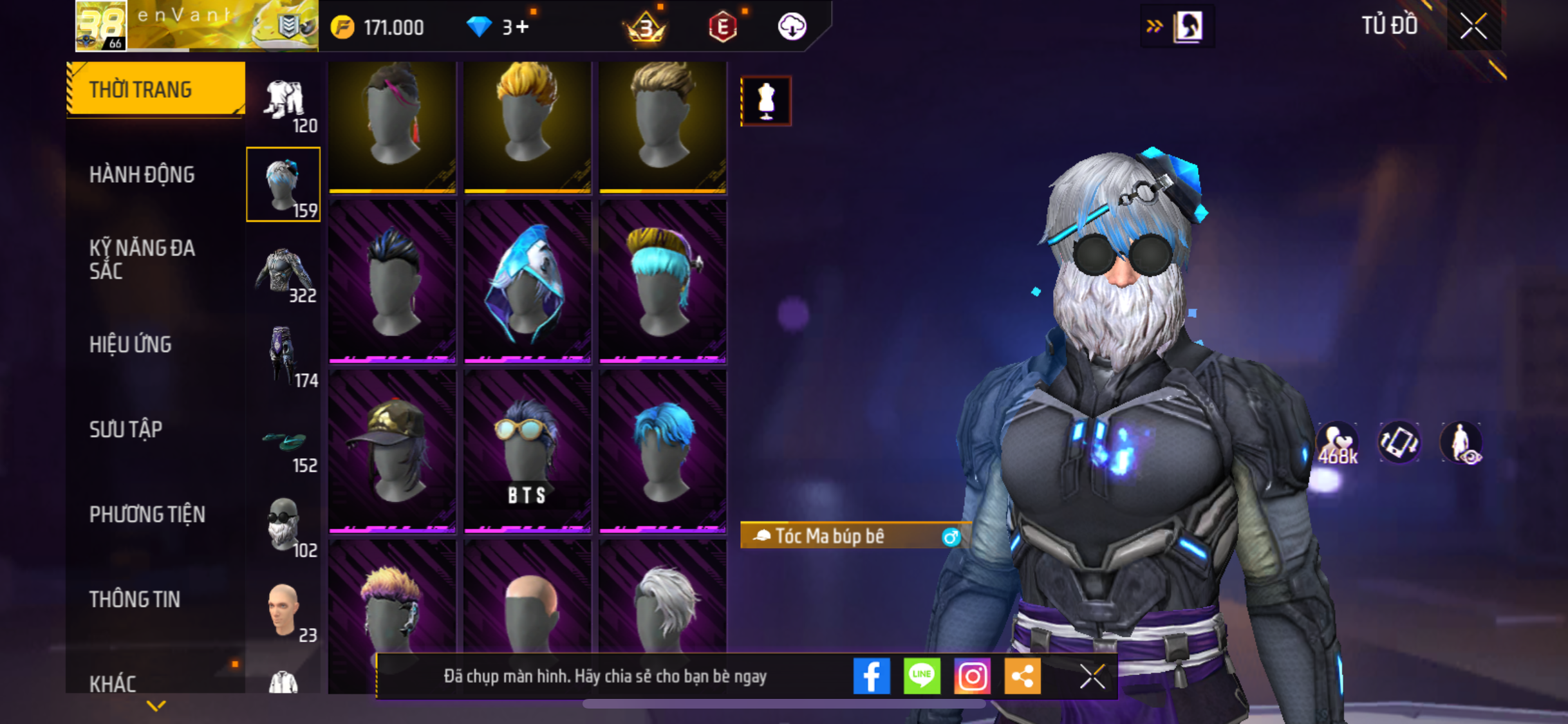Open the Sưu Tập tab
Viewport: 1568px width, 724px height.
pyautogui.click(x=126, y=429)
